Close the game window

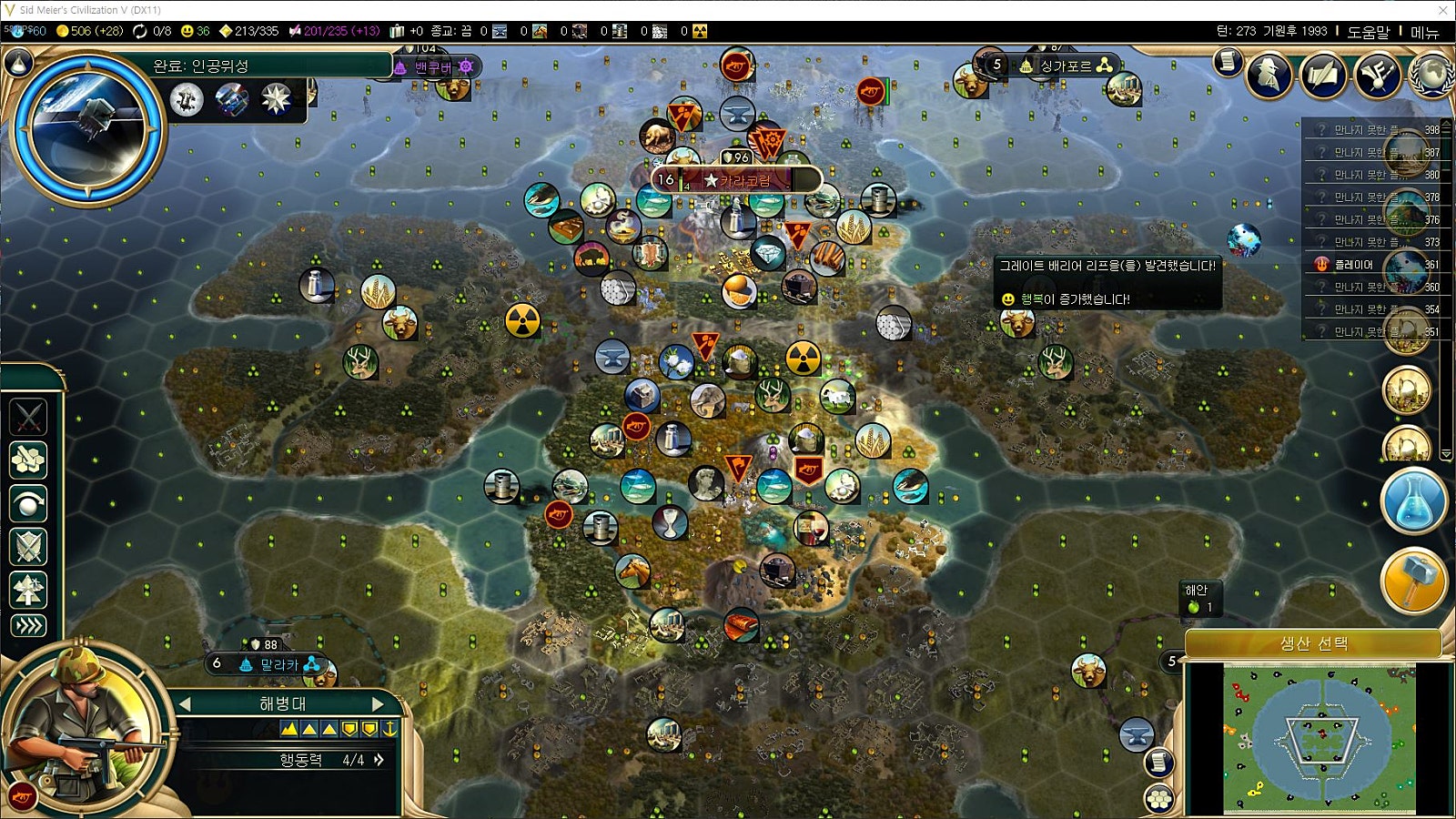1442,10
